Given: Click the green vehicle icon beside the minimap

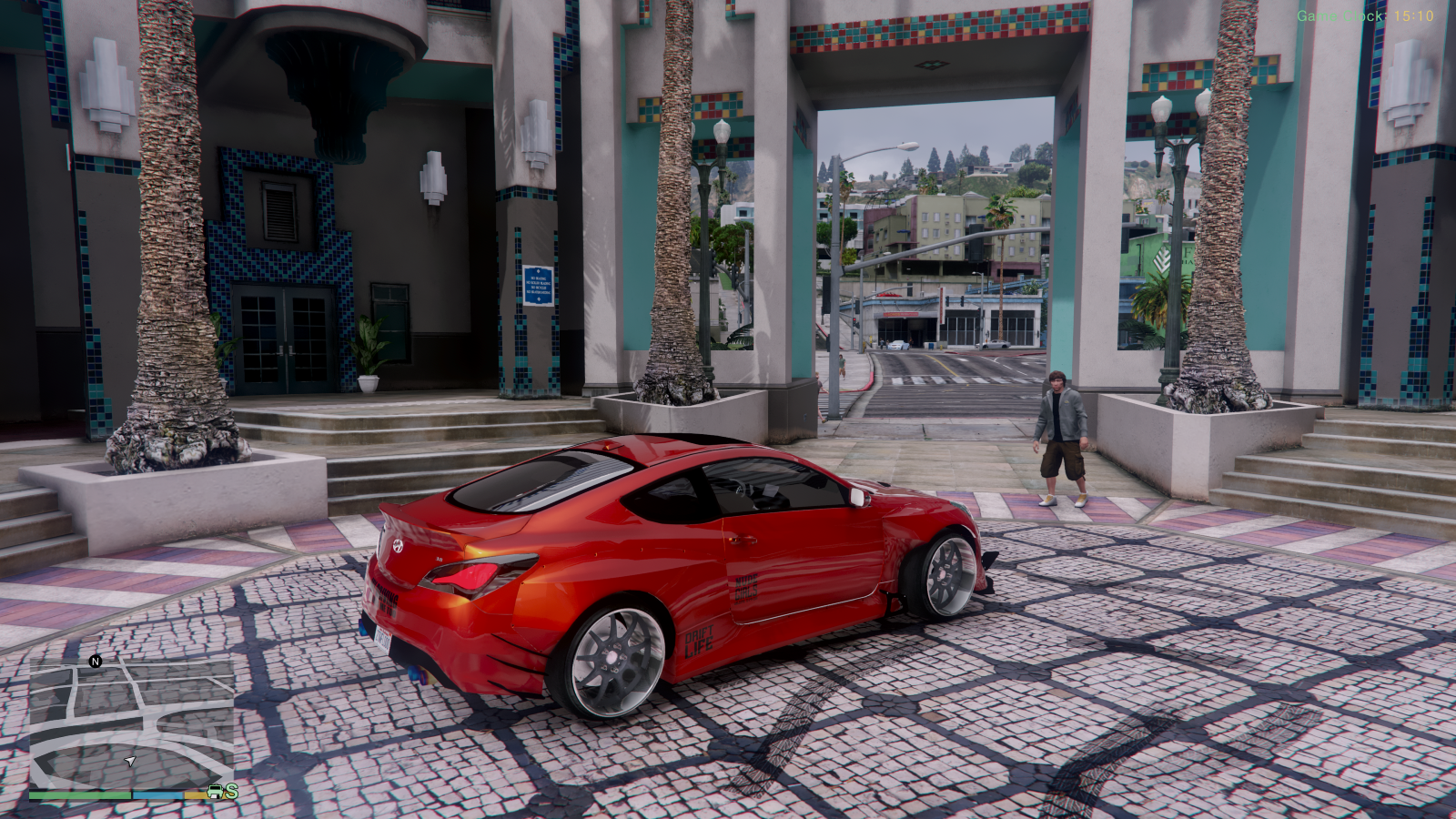Looking at the screenshot, I should pyautogui.click(x=215, y=791).
